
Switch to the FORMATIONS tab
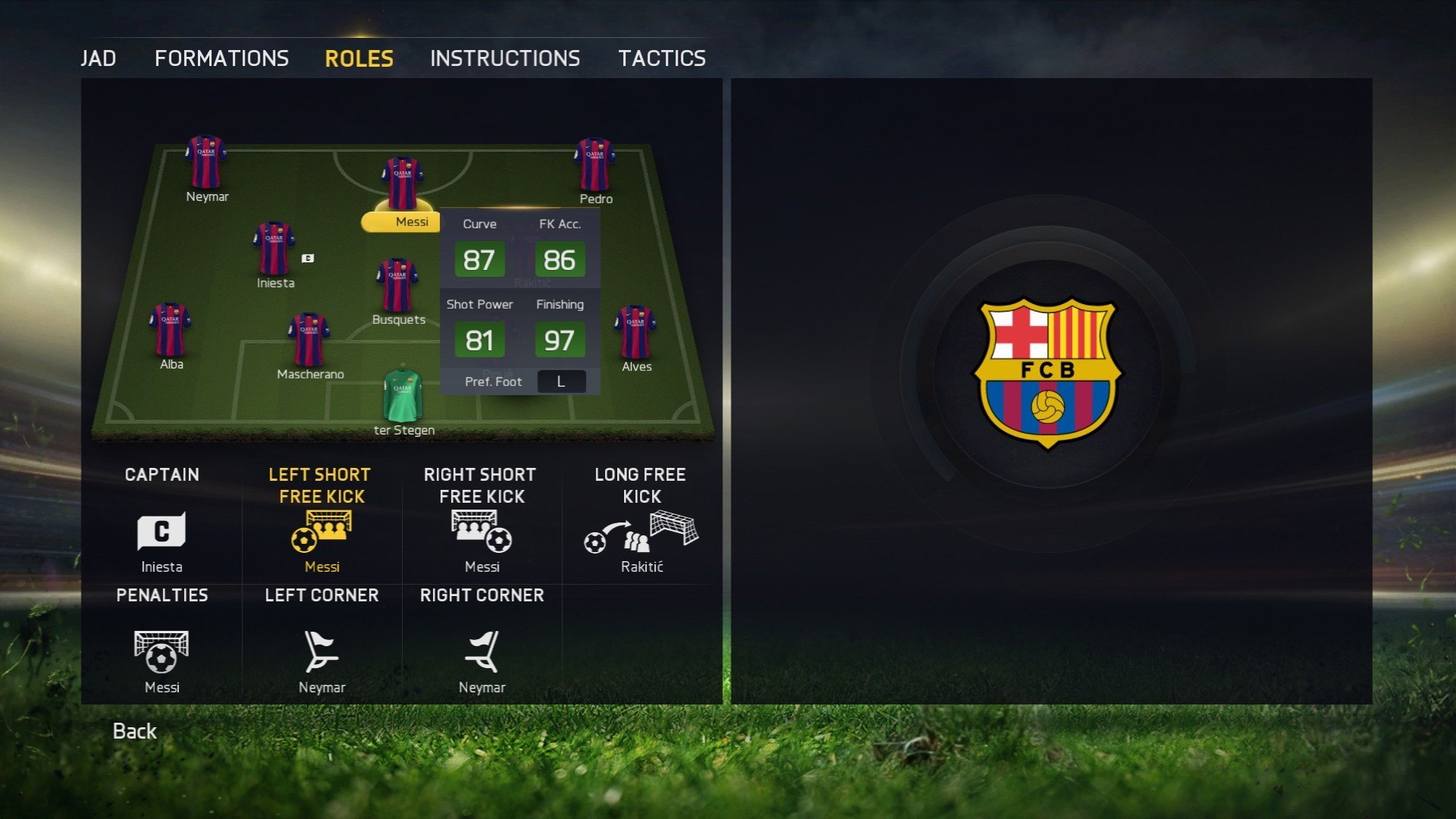pos(221,58)
